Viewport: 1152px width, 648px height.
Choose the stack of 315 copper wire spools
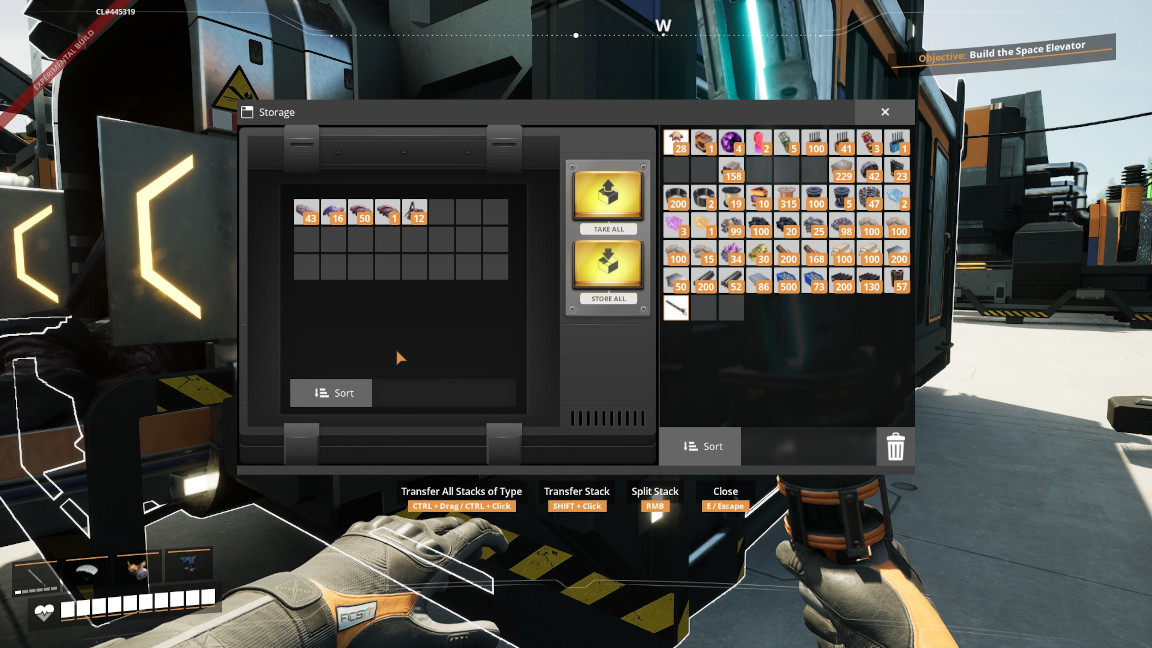(x=787, y=198)
